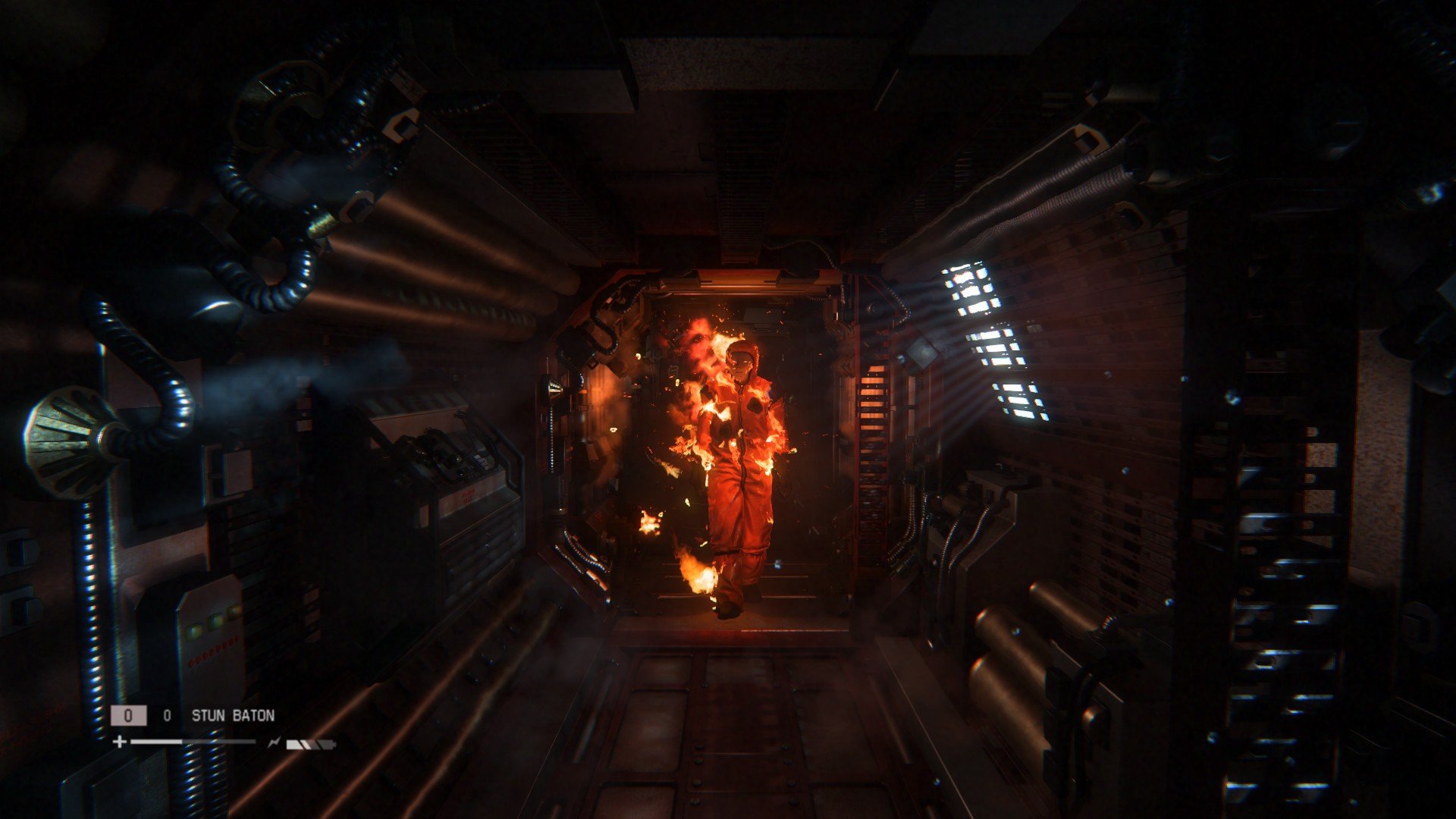The height and width of the screenshot is (819, 1456).
Task: Click the reserve ammo count of zero
Action: point(167,714)
